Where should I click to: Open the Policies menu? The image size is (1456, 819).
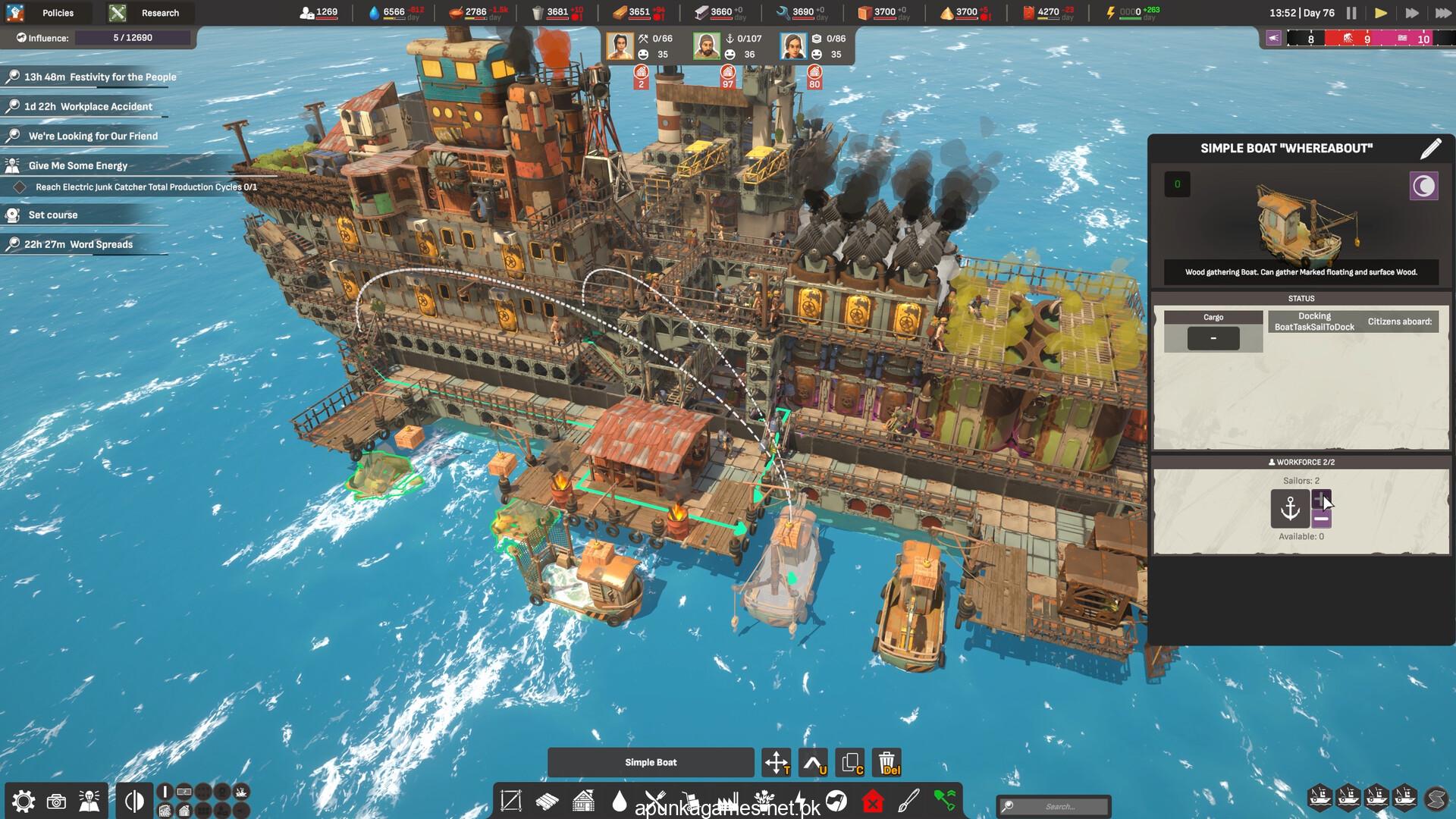point(45,13)
